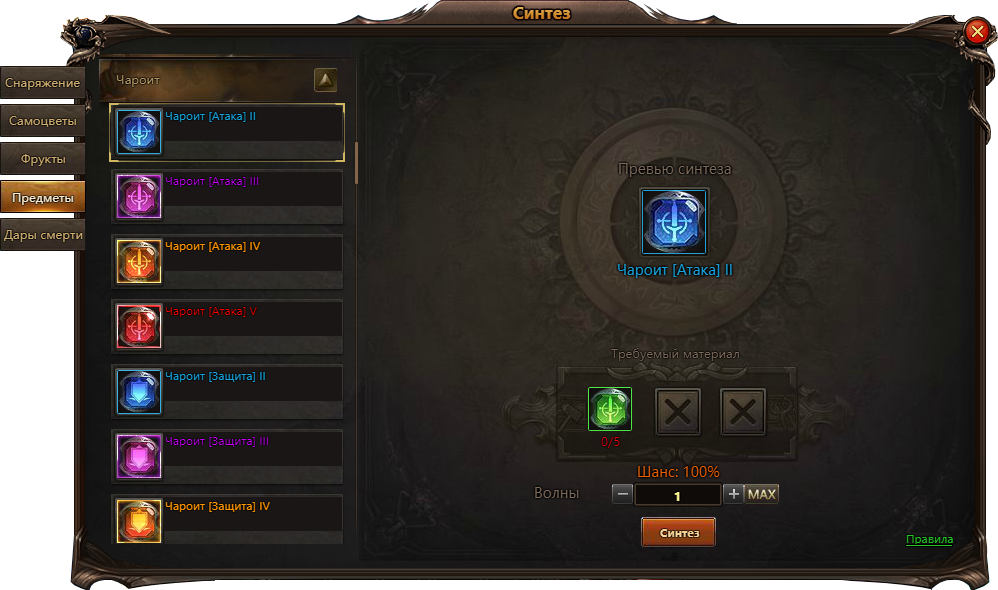998x590 pixels.
Task: Open the Самоцветы tab
Action: 42,121
